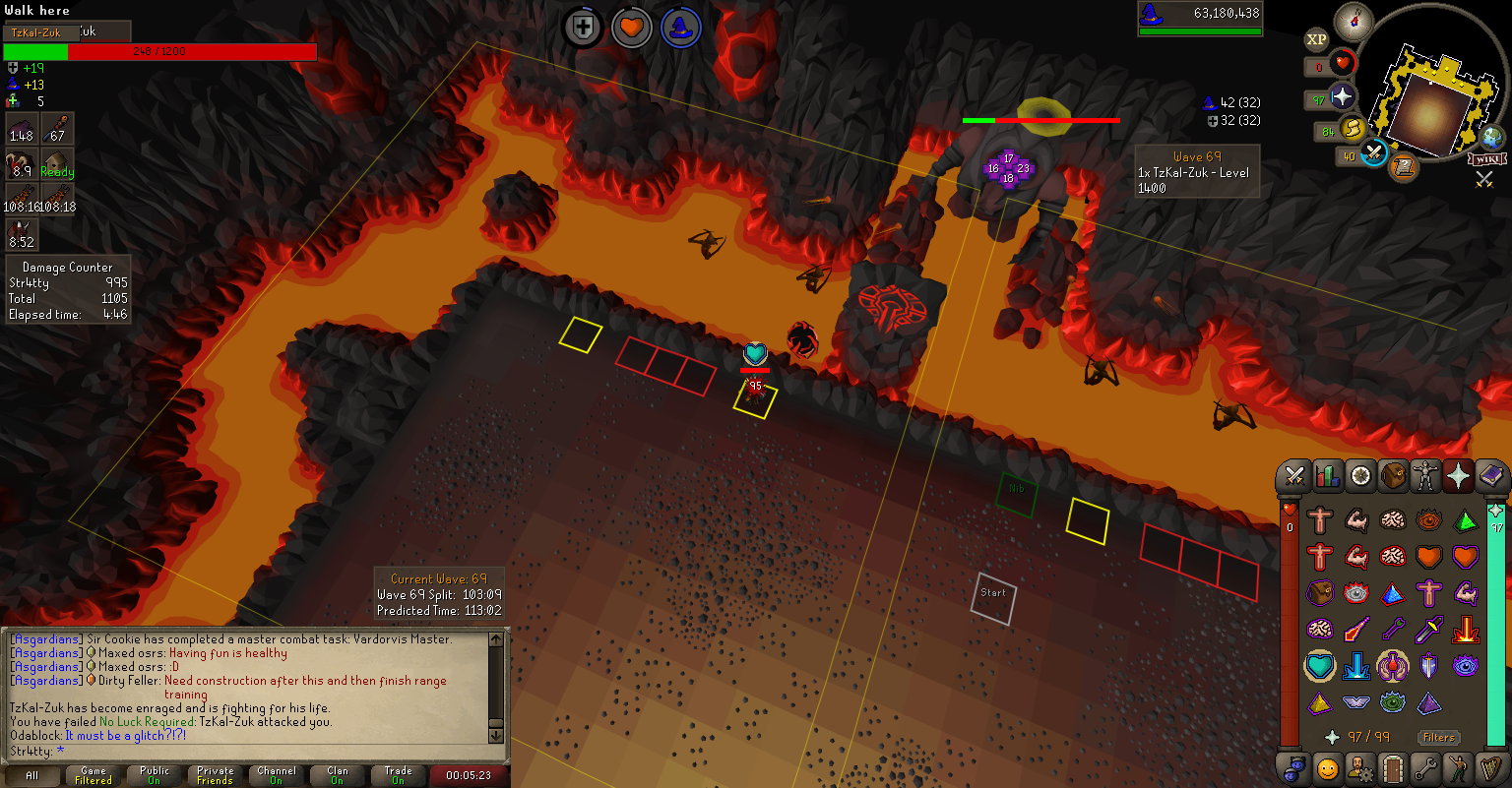Toggle quick prayers orb
This screenshot has height=788, width=1512.
click(x=1343, y=98)
